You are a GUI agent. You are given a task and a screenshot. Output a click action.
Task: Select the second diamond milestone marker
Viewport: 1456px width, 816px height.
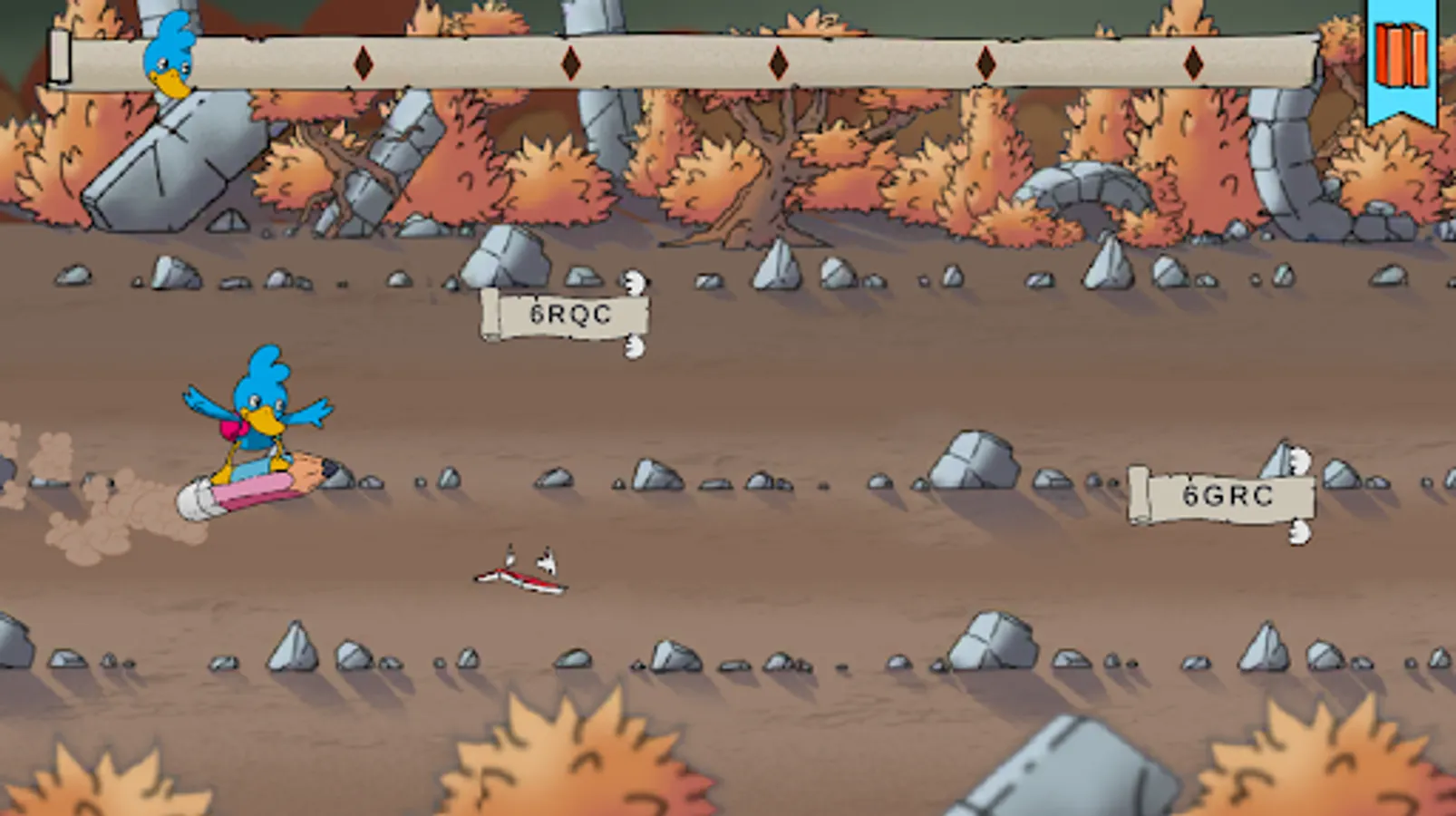pyautogui.click(x=569, y=64)
